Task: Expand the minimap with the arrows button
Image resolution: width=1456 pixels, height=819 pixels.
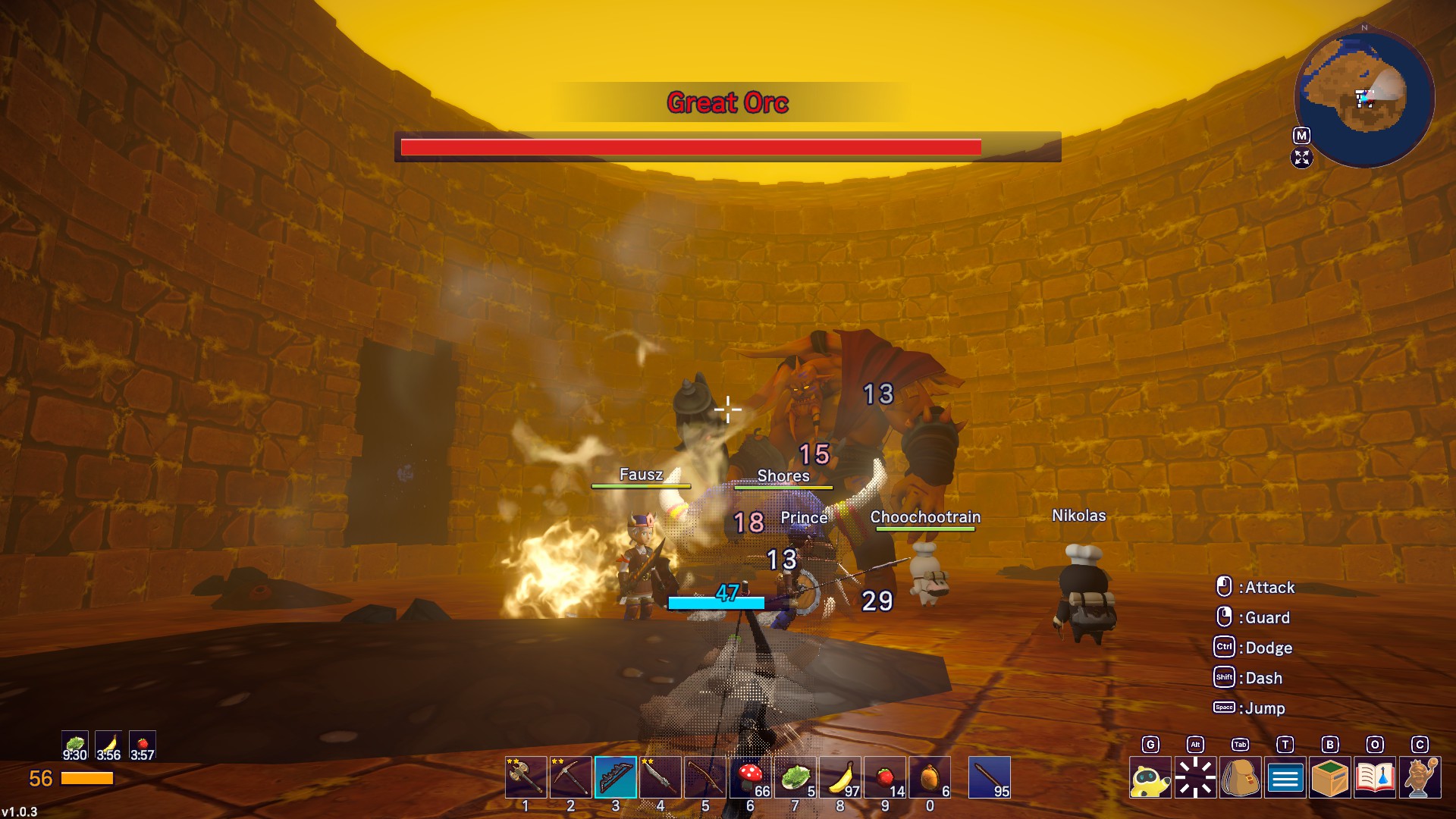Action: click(1301, 158)
